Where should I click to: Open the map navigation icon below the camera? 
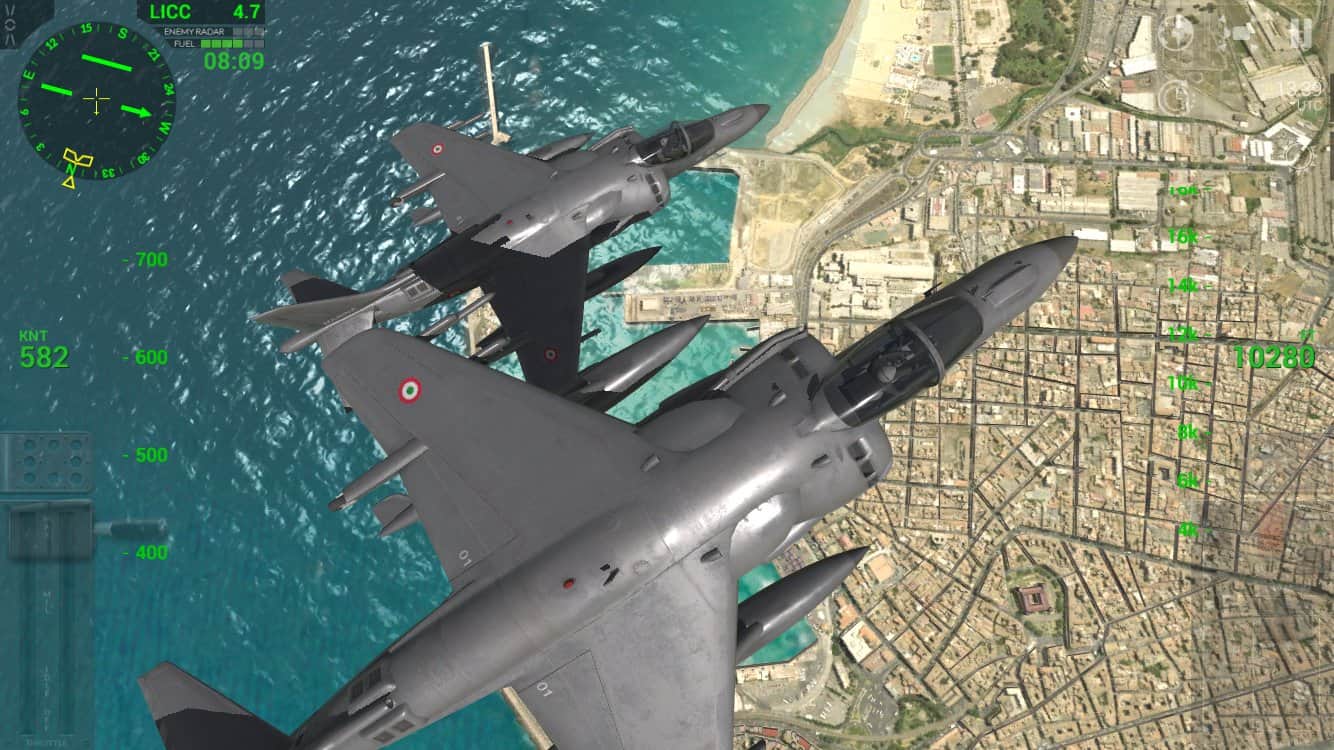pos(1177,96)
